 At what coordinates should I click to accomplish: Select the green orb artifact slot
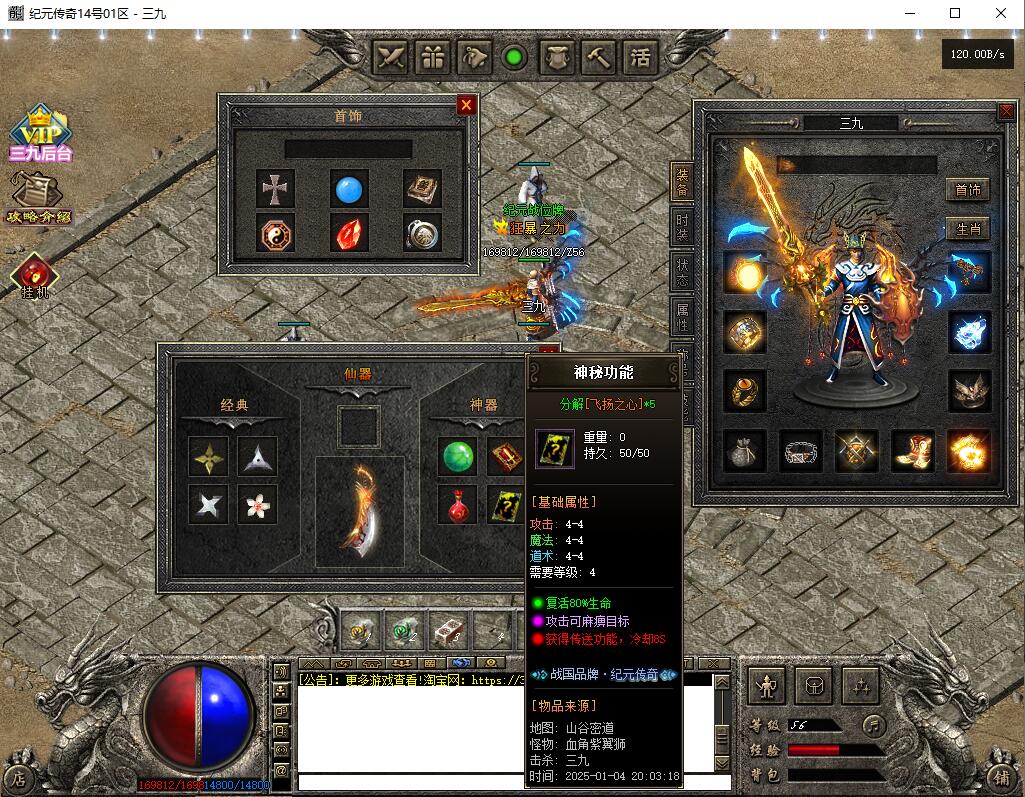[x=458, y=457]
